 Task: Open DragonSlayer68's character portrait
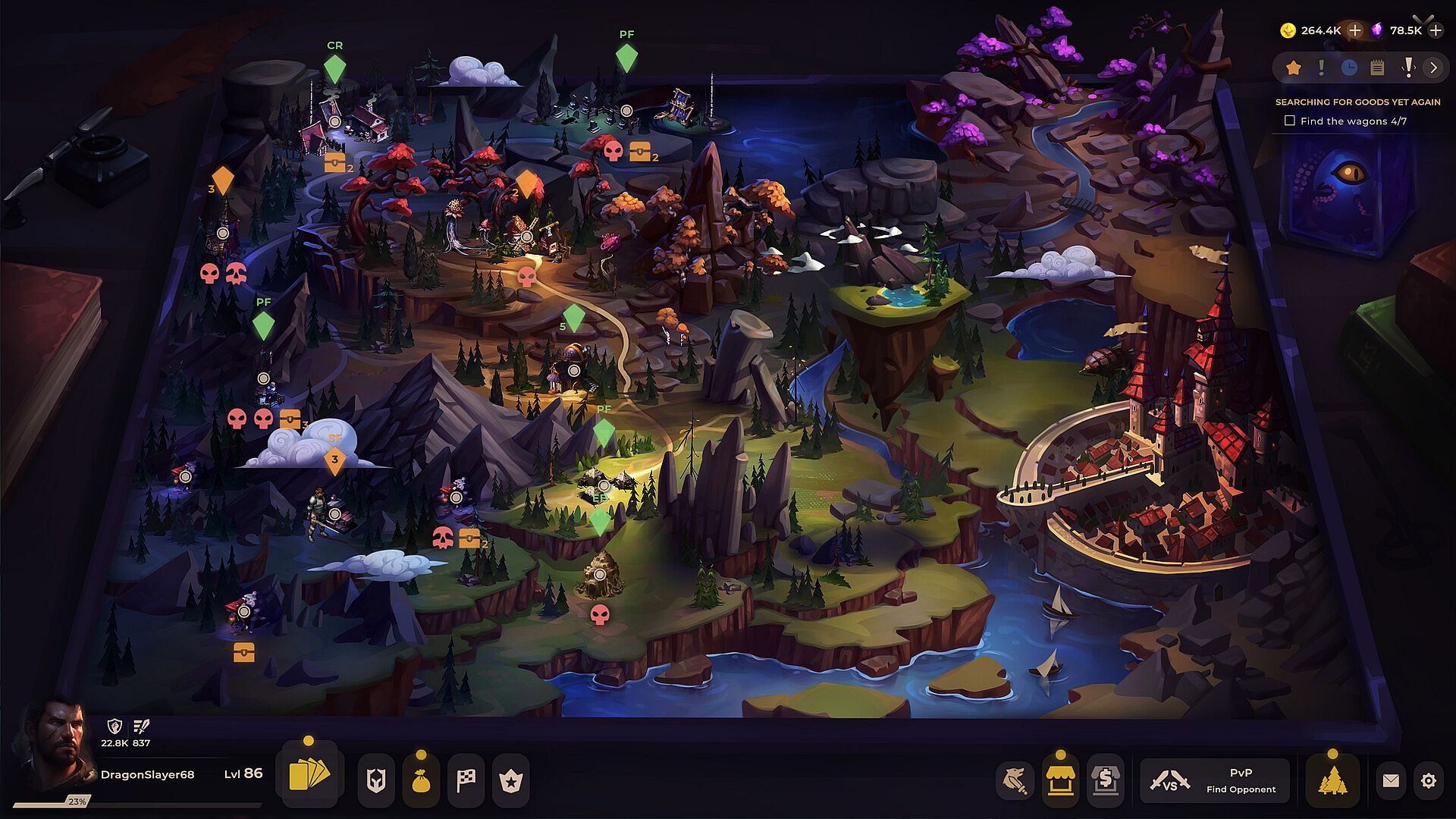pos(52,748)
